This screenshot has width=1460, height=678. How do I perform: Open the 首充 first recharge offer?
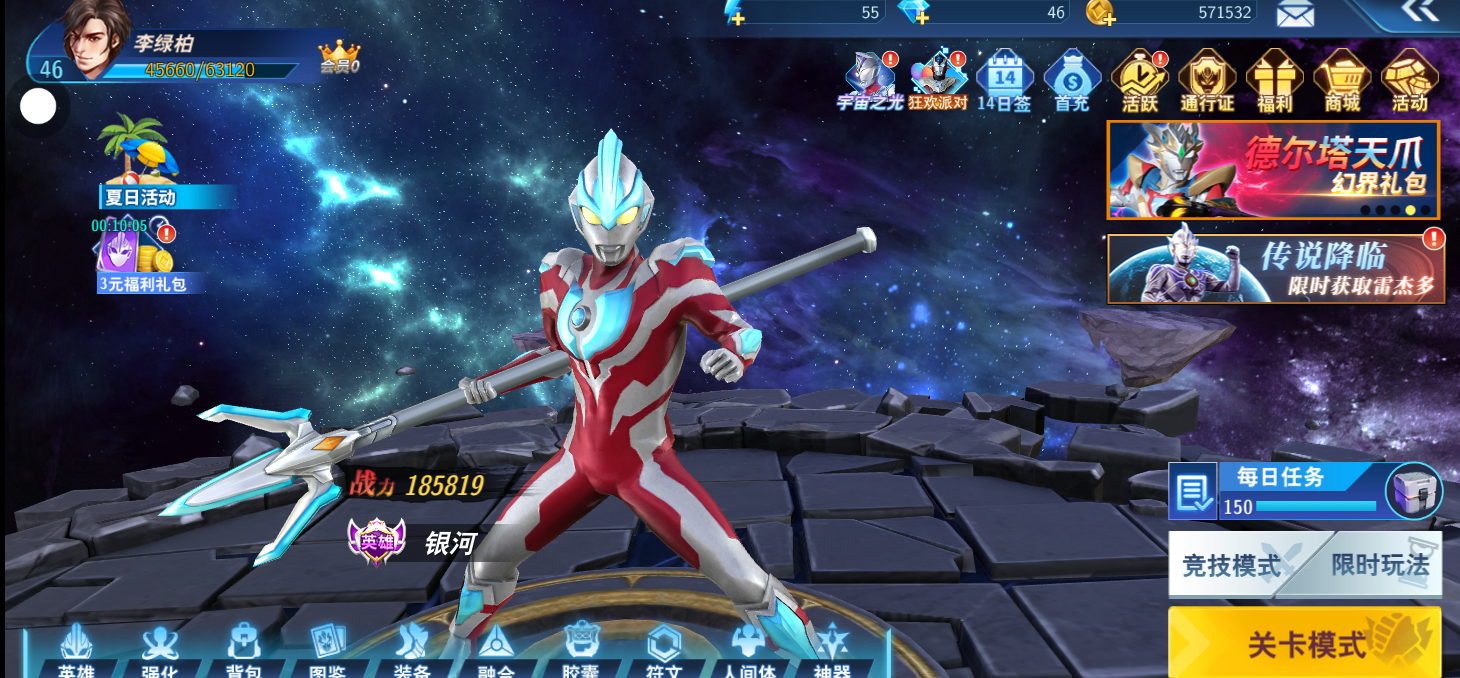1072,80
